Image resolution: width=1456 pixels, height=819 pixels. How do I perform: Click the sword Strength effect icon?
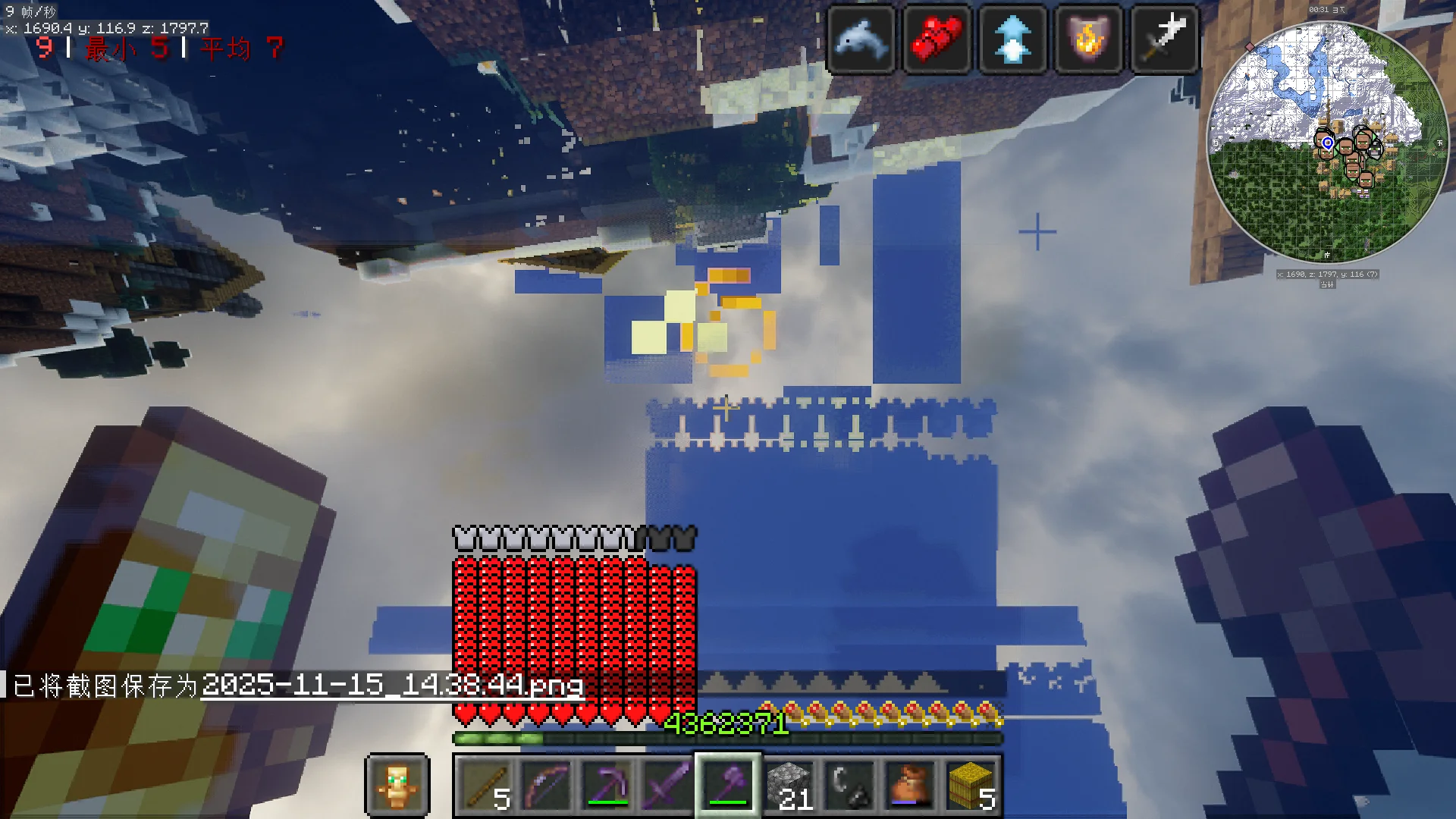1164,39
